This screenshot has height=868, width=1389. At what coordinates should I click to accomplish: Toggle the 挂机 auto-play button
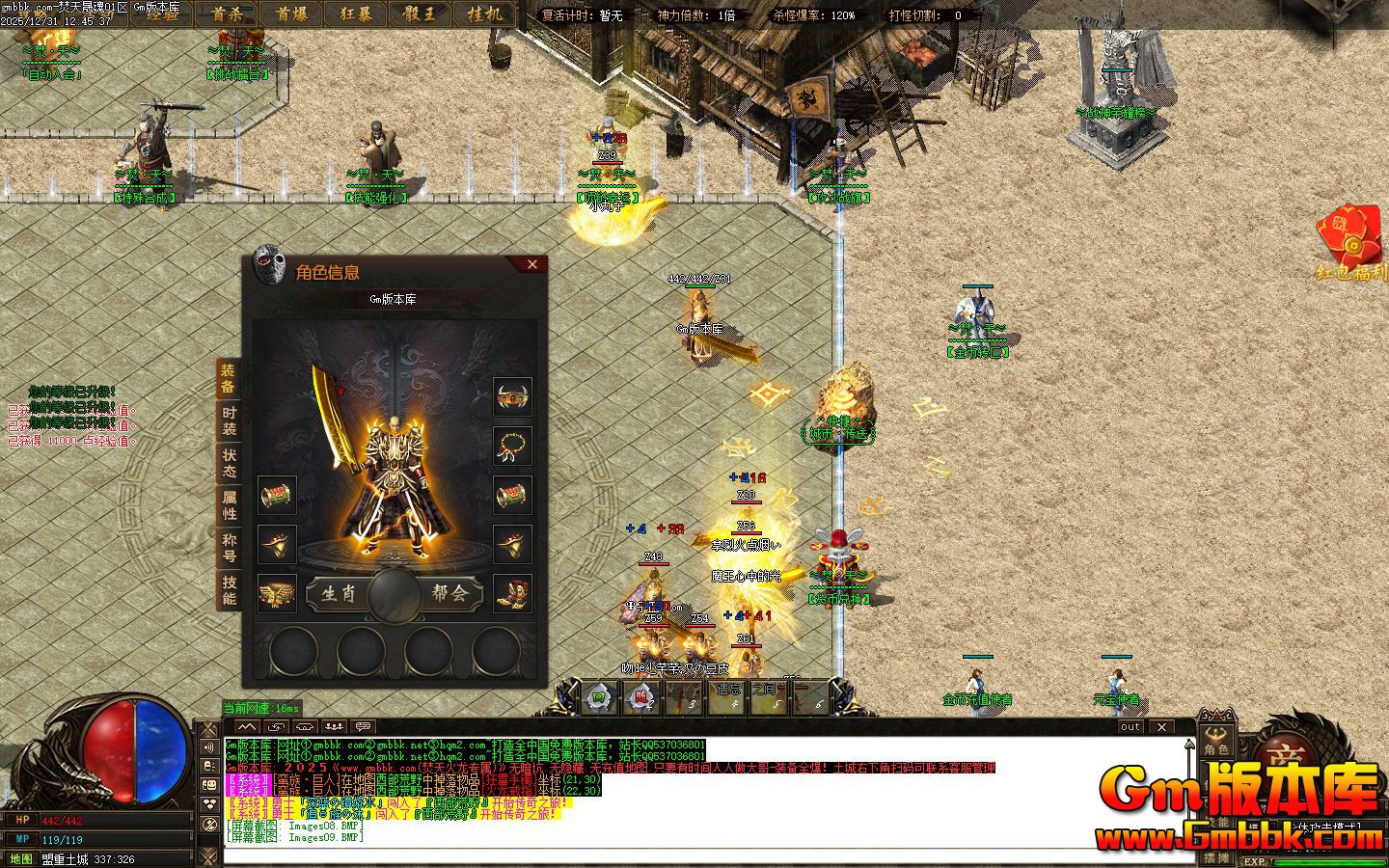pyautogui.click(x=484, y=14)
